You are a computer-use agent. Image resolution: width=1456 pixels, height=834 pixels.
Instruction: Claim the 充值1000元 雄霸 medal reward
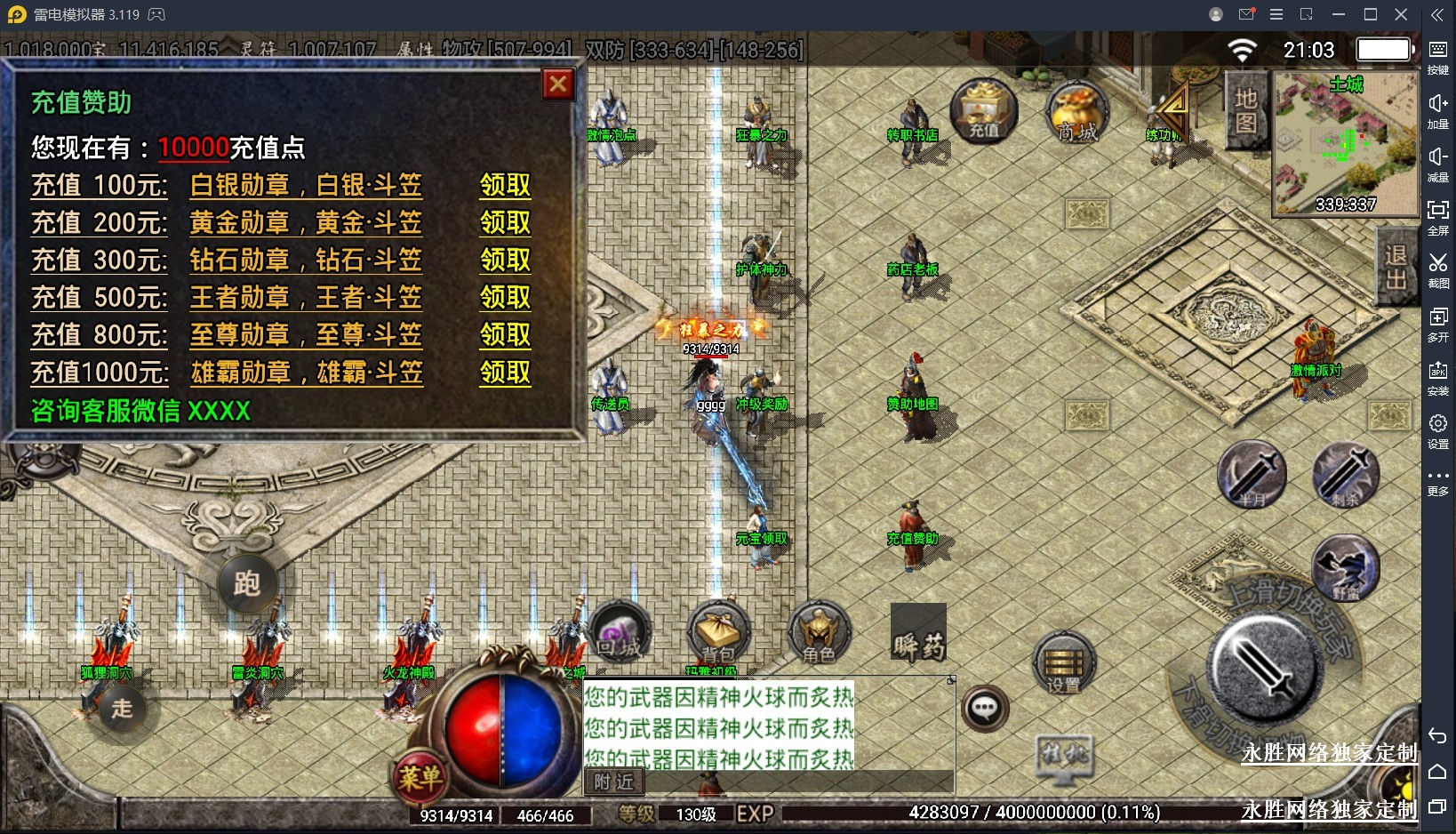click(x=505, y=372)
